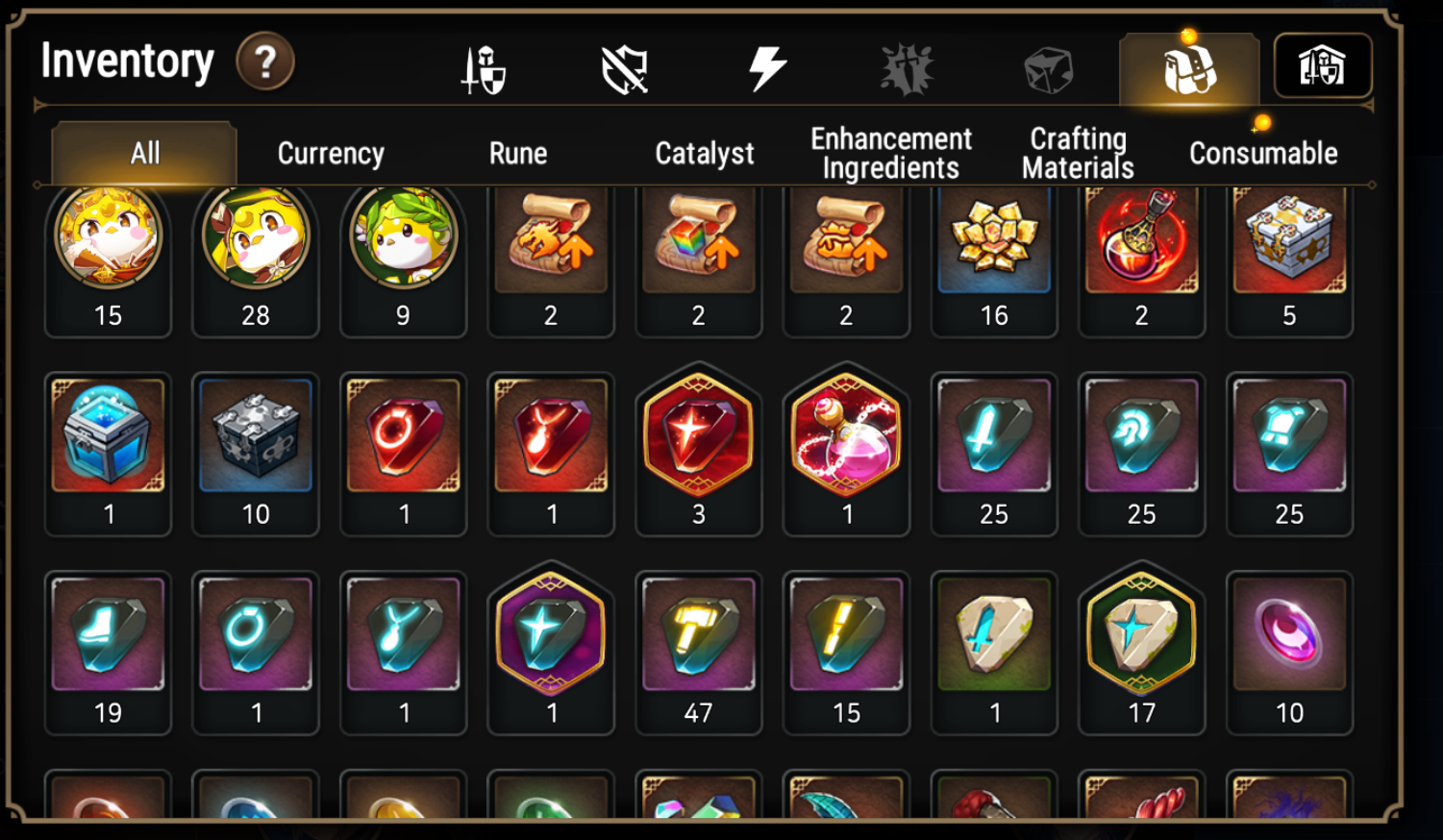
Task: Select the Catalyst tab
Action: click(x=705, y=152)
